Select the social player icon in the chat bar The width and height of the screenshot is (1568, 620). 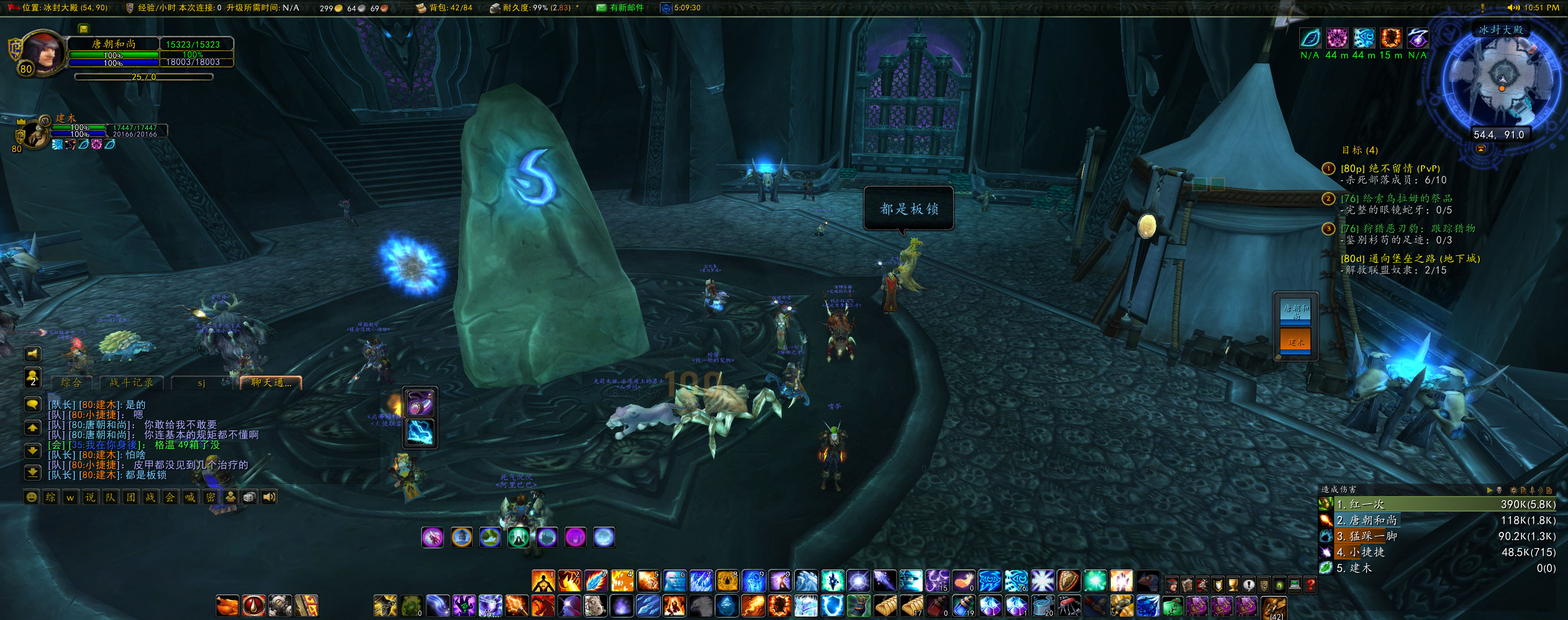[230, 497]
